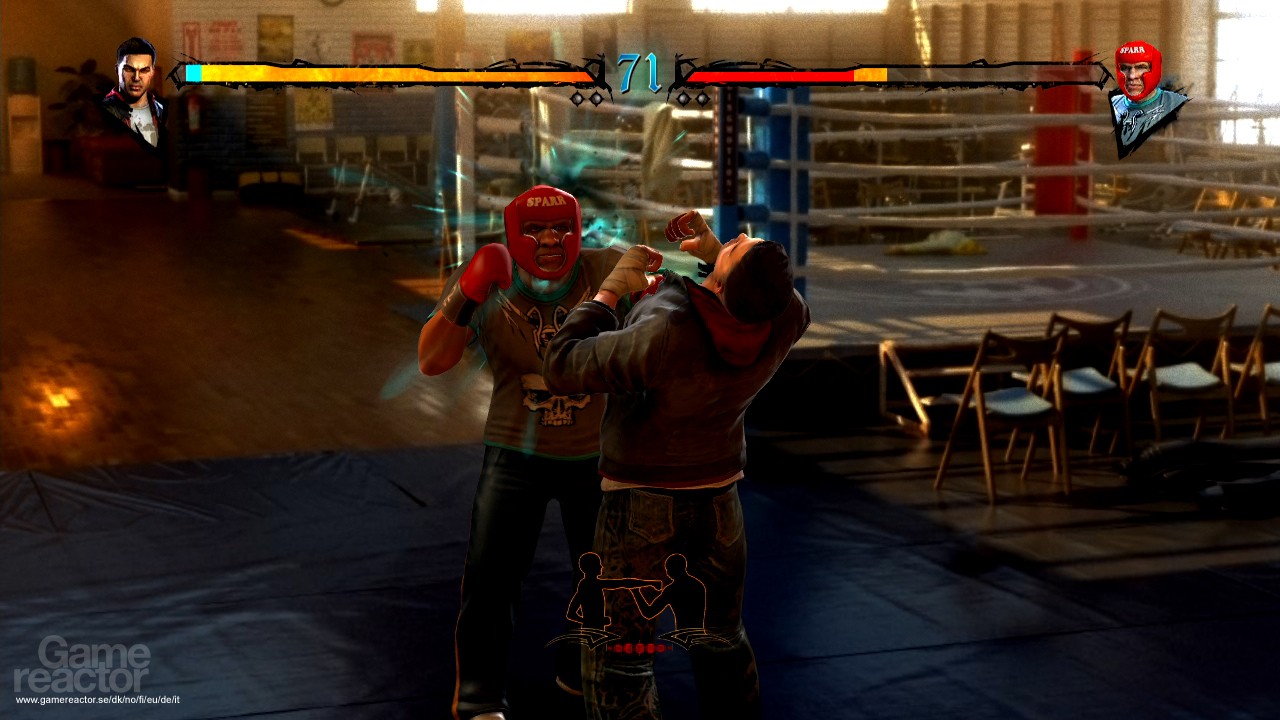Viewport: 1280px width, 720px height.
Task: Click the opponent's red health bar
Action: coord(770,73)
